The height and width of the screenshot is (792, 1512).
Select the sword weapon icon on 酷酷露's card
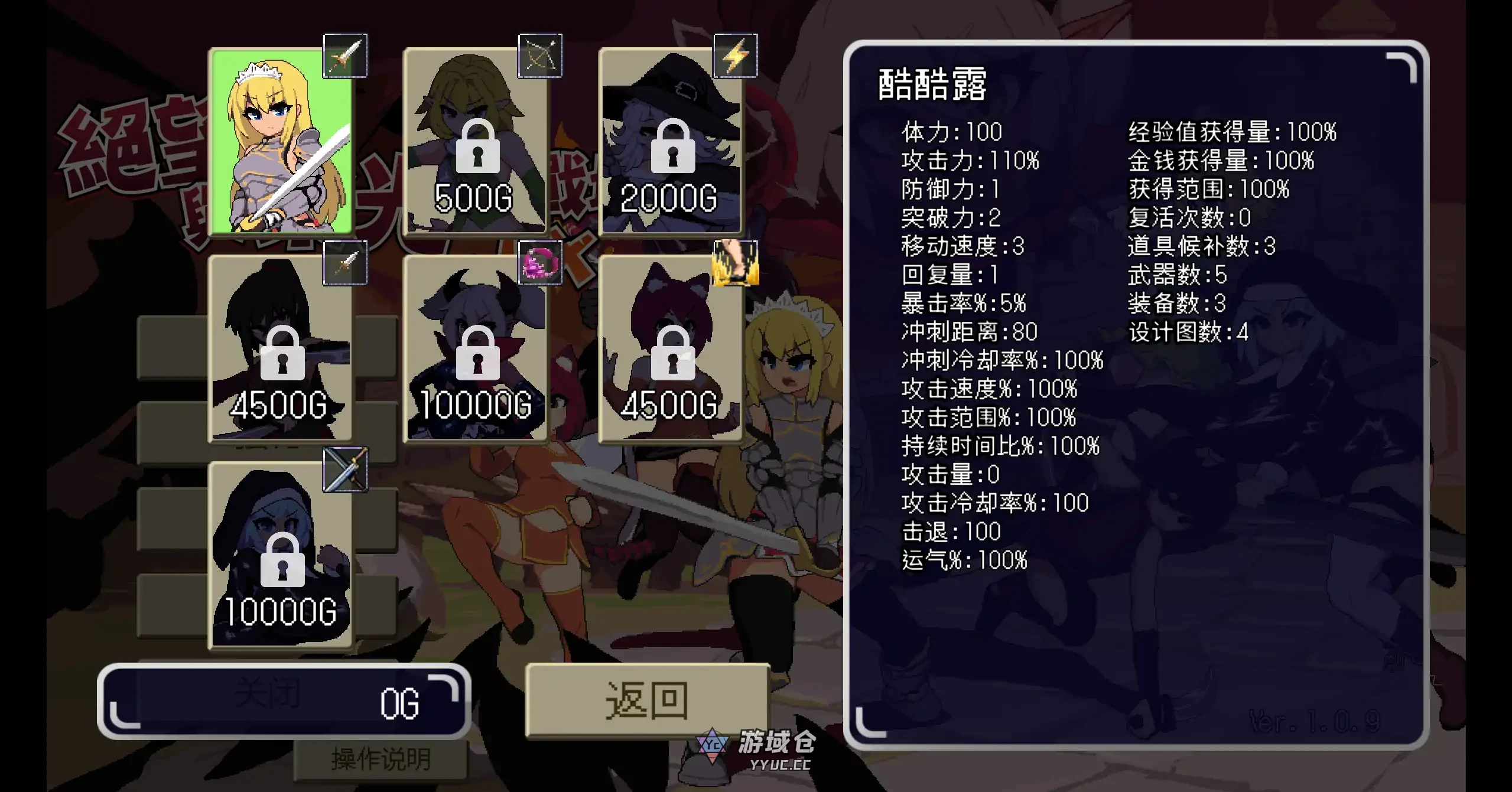tap(344, 54)
